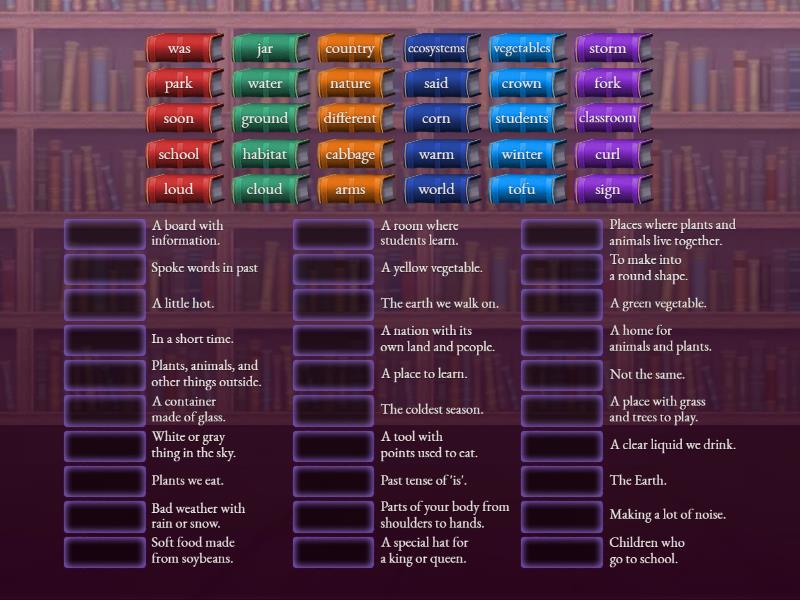Click the 'tofu' word tile

[522, 189]
